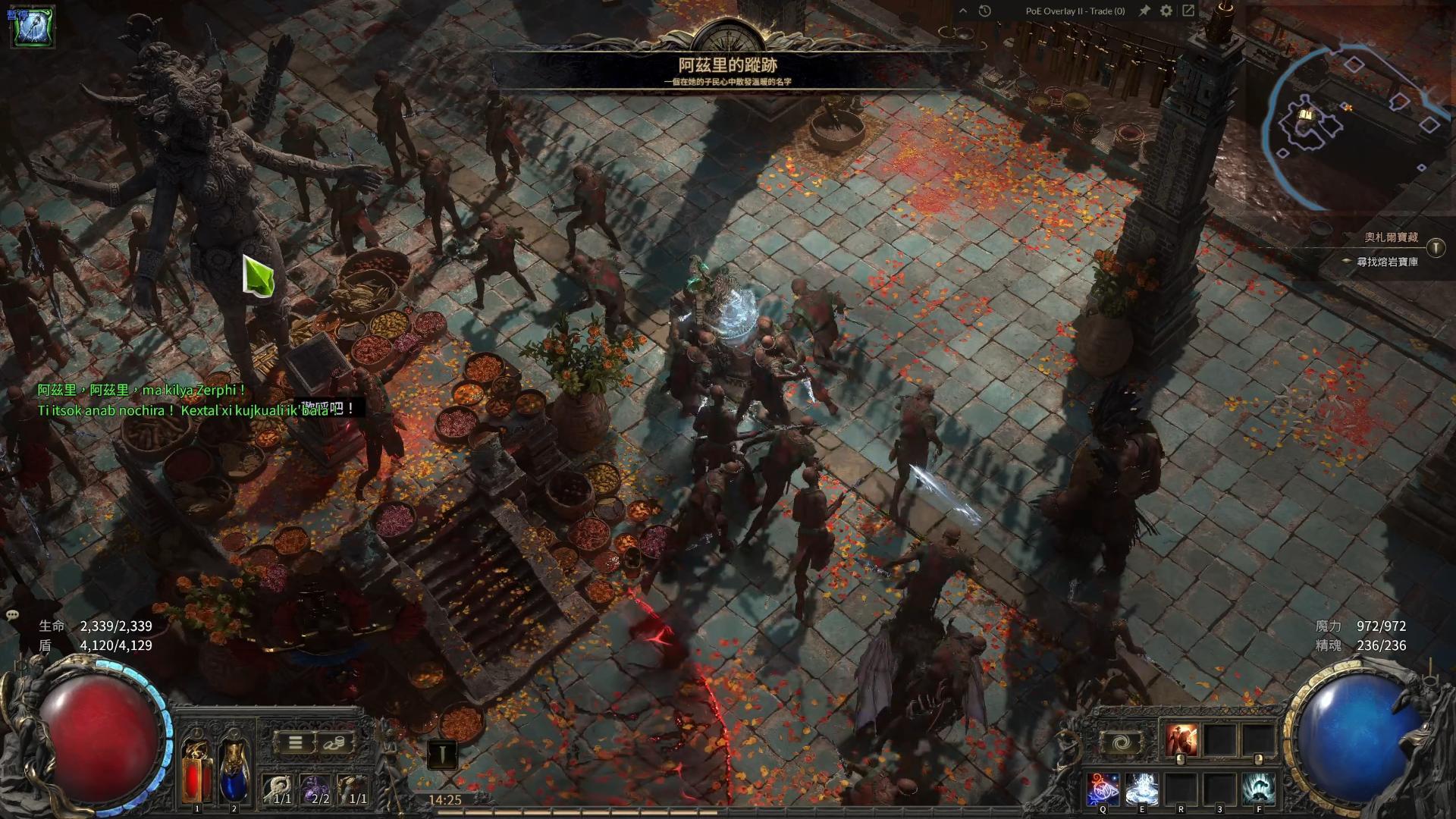Viewport: 1456px width, 819px height.
Task: Pin the PoE Overlay trade bar
Action: [x=1144, y=11]
